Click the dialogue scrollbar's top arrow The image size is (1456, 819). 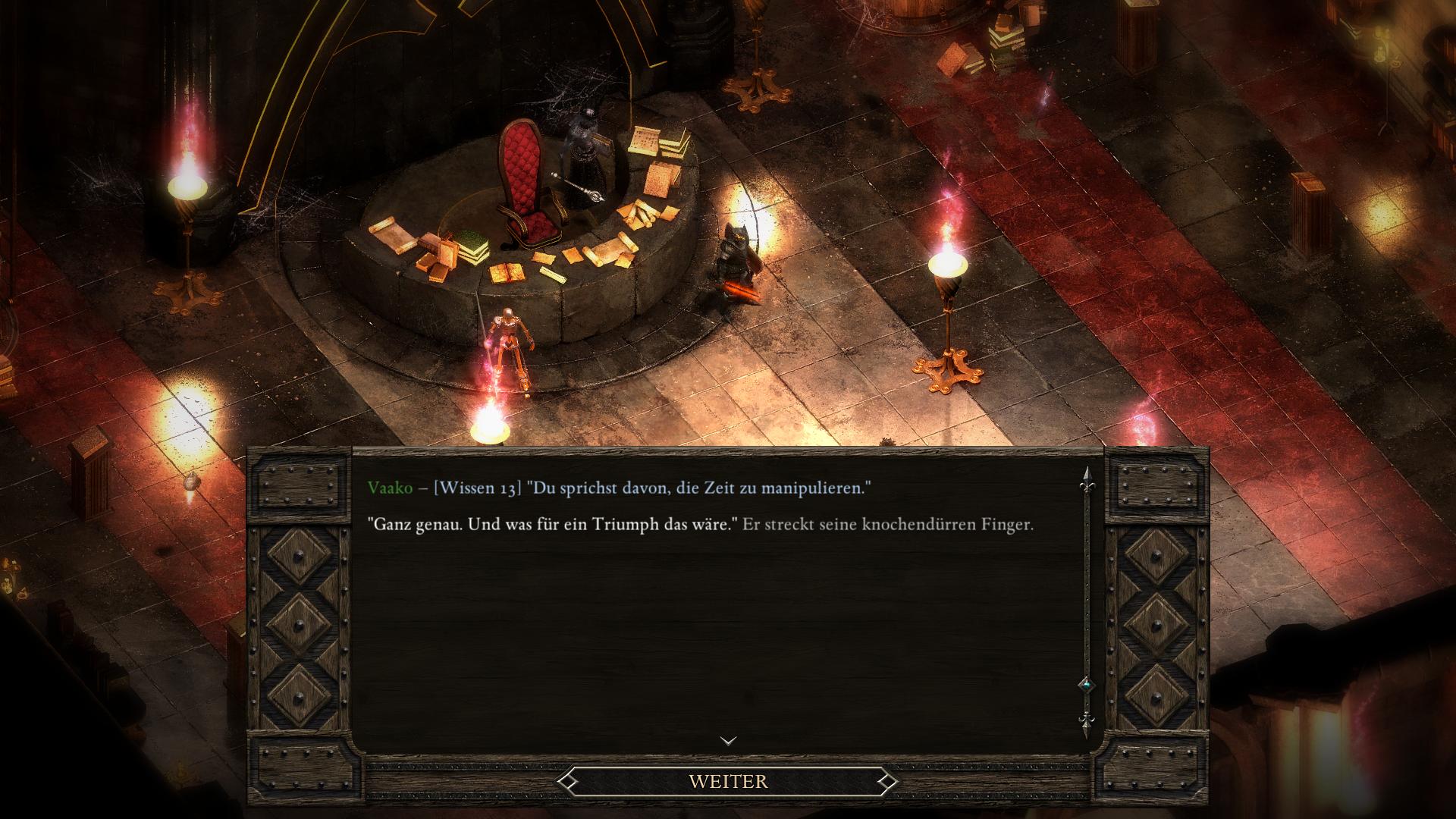(1086, 476)
